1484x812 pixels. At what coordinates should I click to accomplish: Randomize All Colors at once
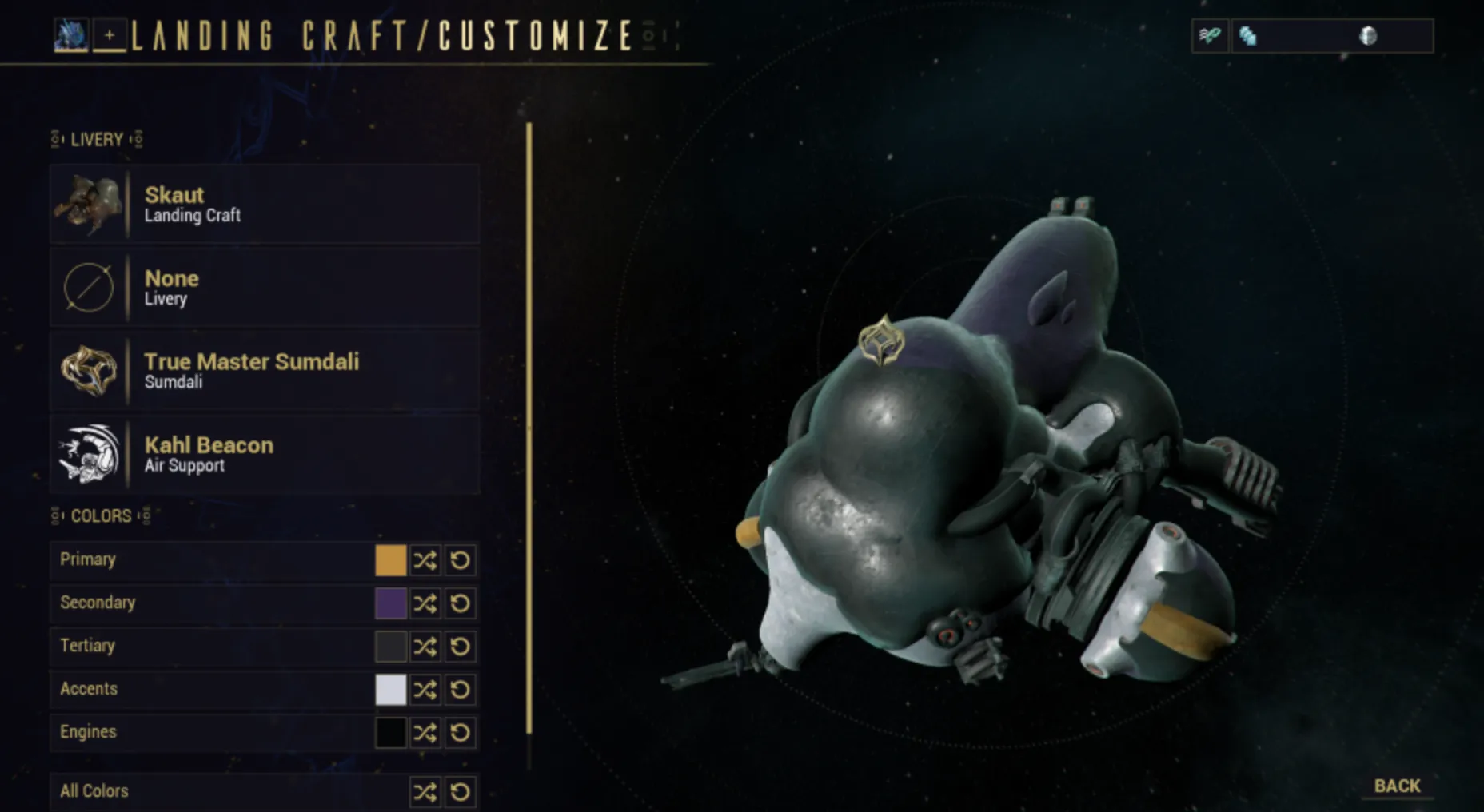click(425, 792)
